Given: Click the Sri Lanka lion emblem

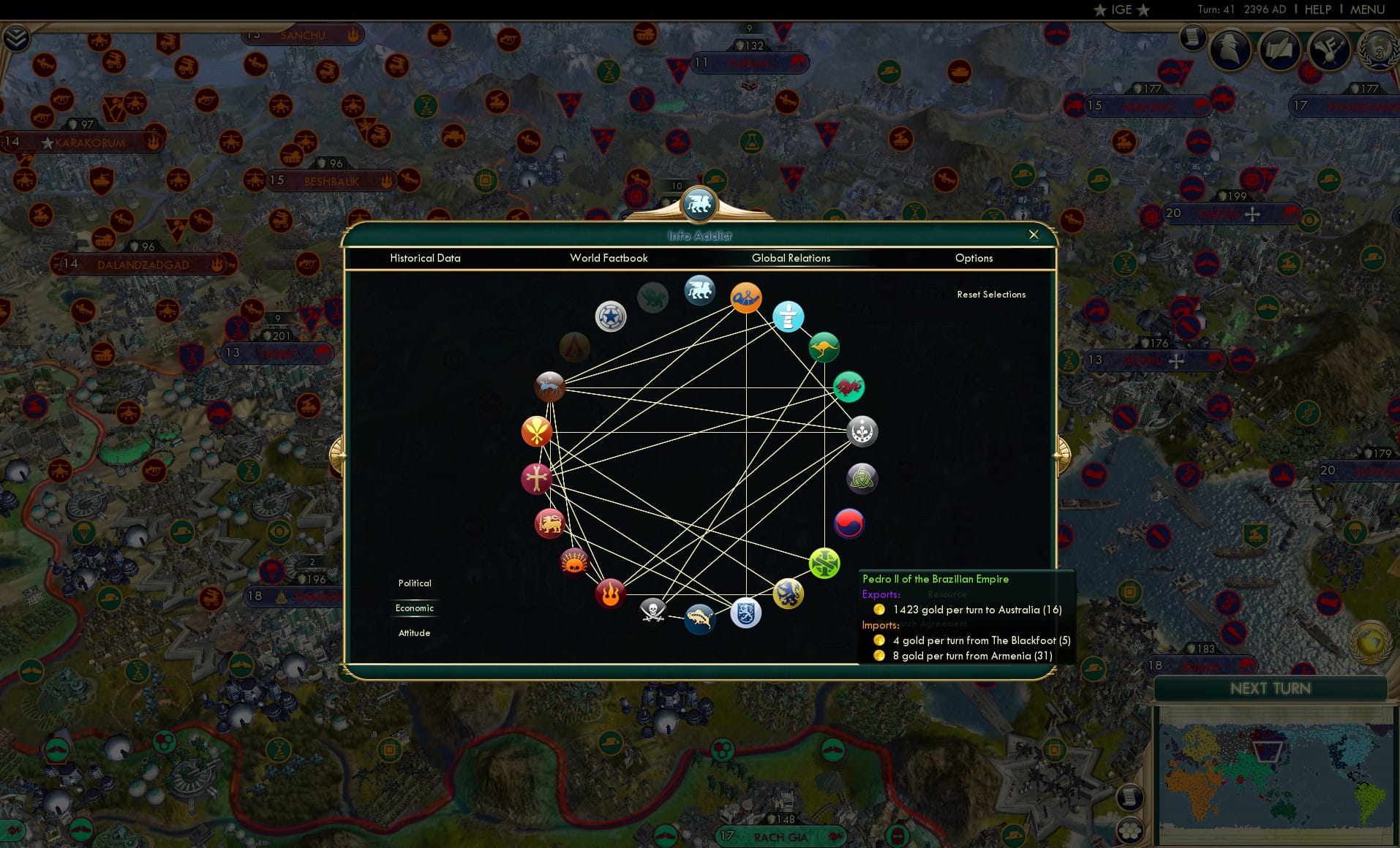Looking at the screenshot, I should coord(549,523).
